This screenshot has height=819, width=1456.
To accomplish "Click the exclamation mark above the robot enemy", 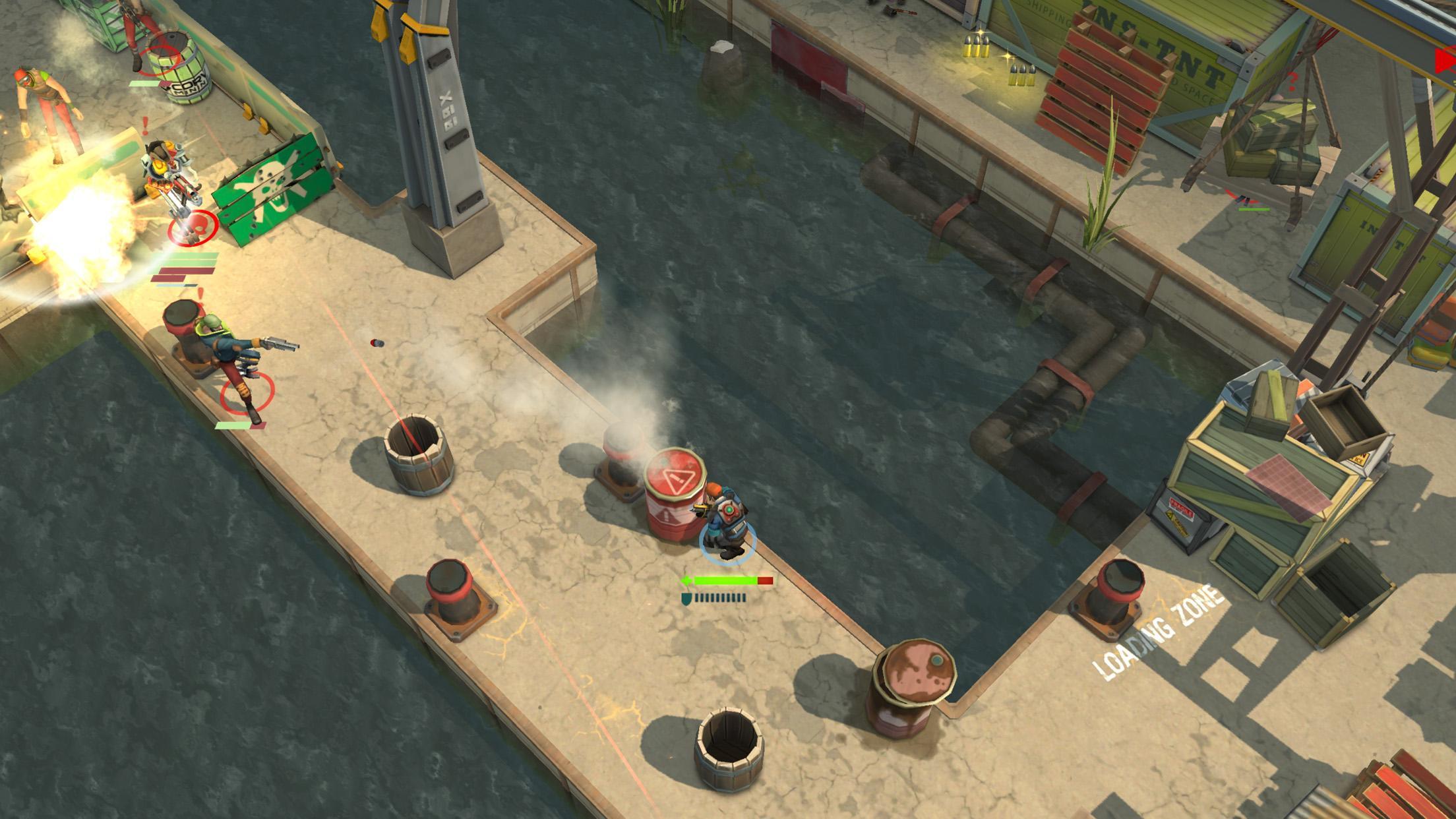I will [x=145, y=124].
